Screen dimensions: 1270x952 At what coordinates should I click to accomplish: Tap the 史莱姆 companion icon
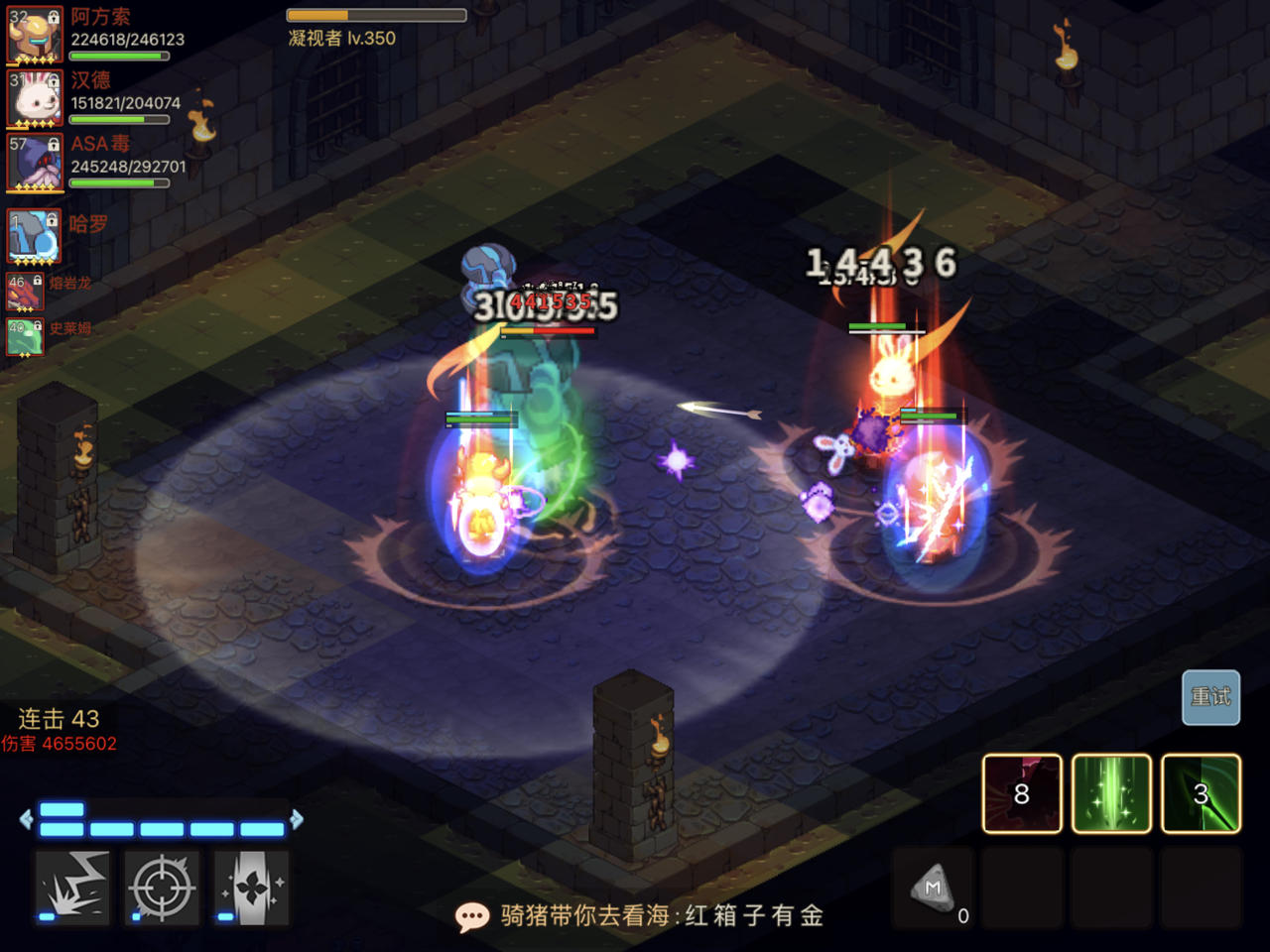(25, 337)
